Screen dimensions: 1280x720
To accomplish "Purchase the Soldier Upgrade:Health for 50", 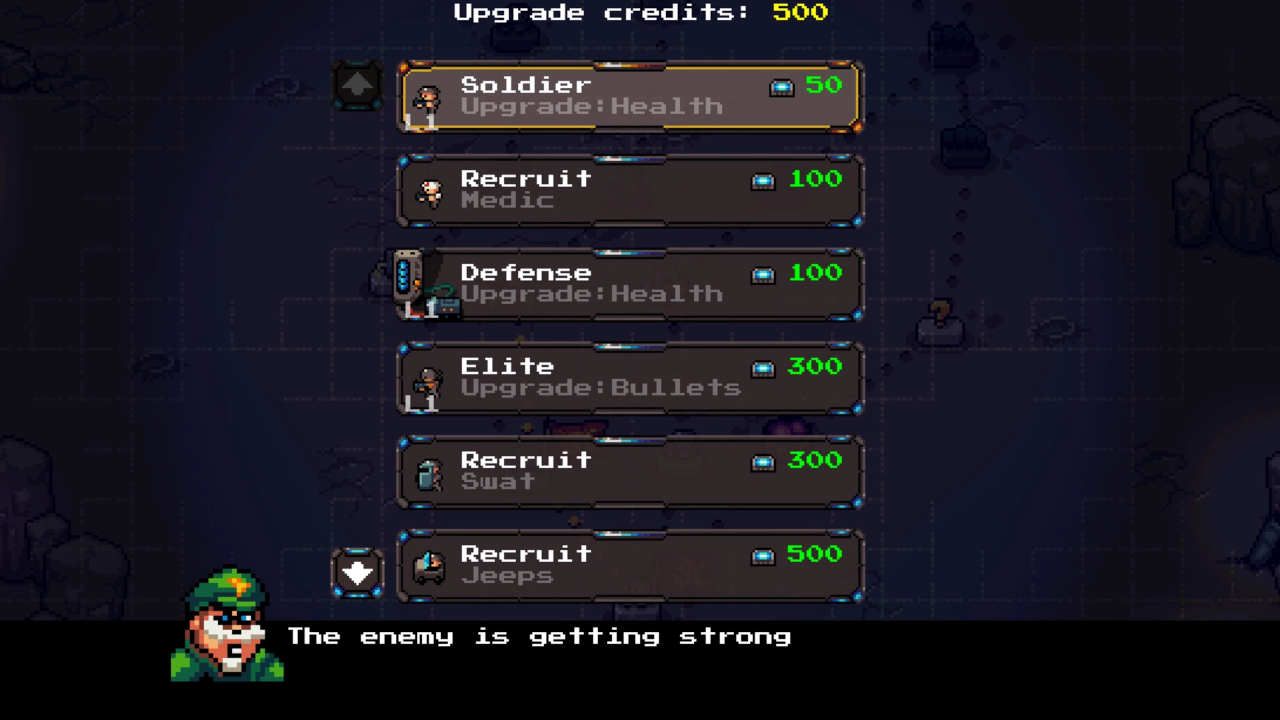I will [630, 97].
